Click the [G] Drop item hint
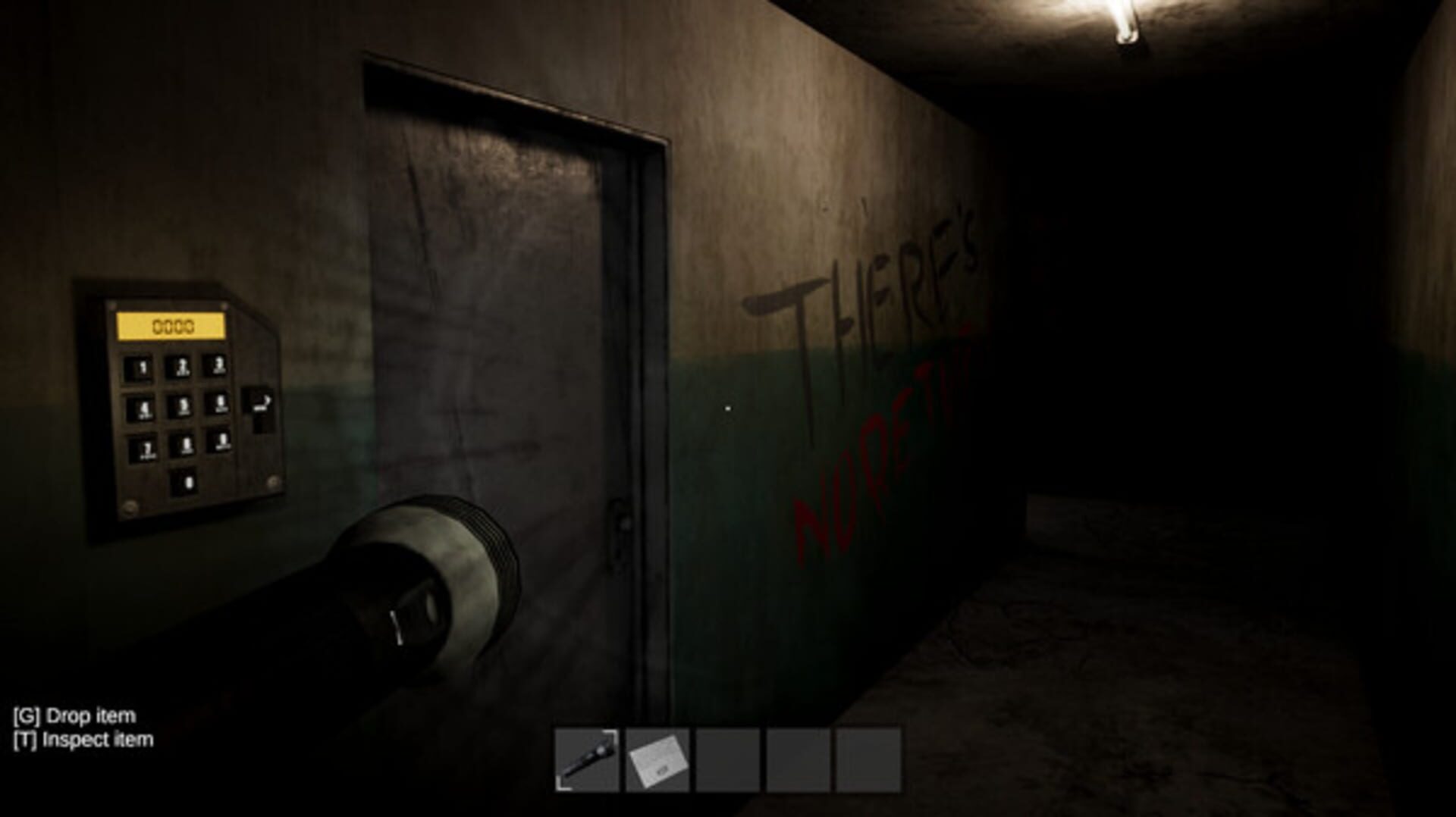The width and height of the screenshot is (1456, 817). tap(74, 715)
